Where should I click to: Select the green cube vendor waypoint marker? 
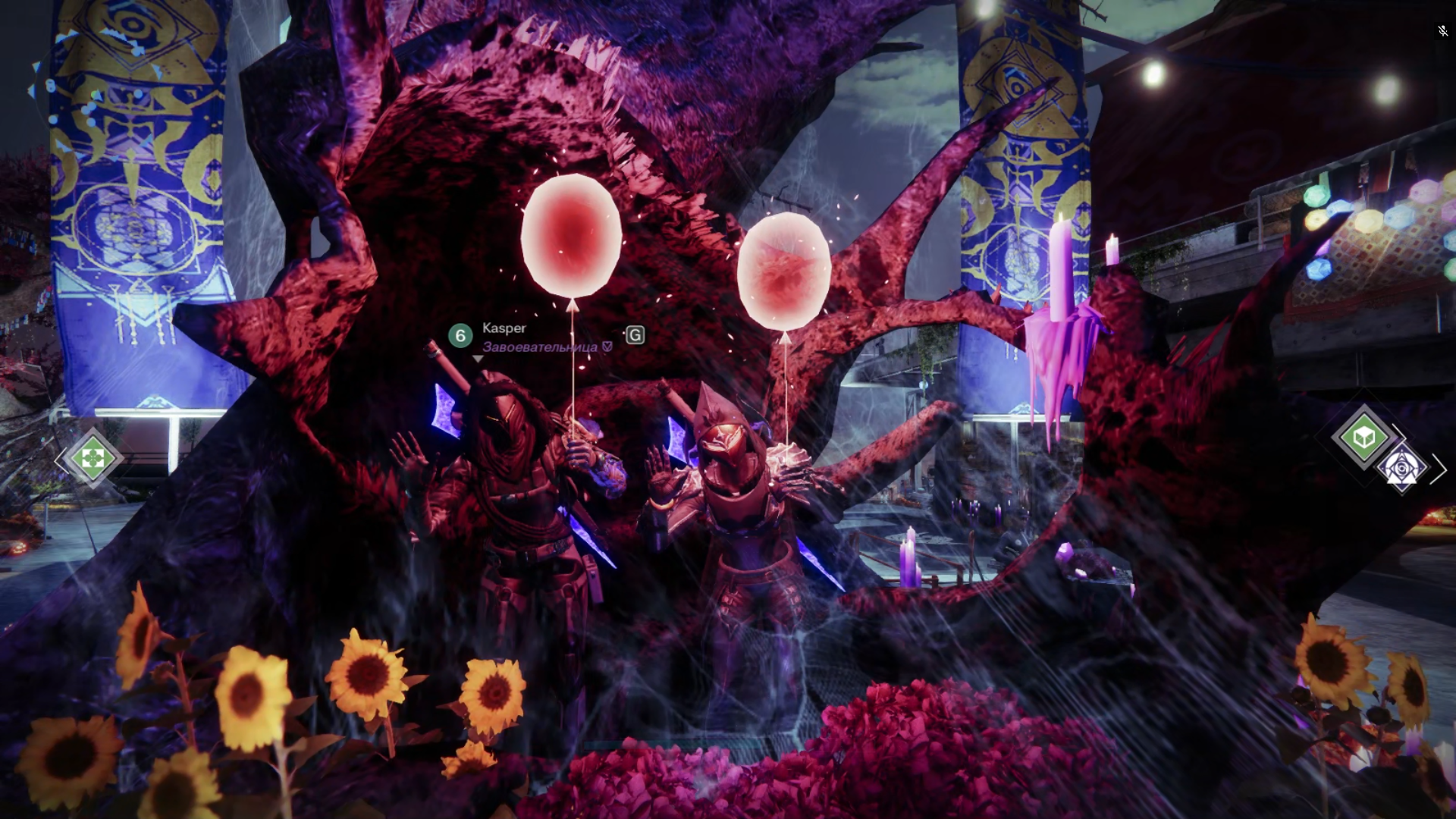click(1363, 437)
